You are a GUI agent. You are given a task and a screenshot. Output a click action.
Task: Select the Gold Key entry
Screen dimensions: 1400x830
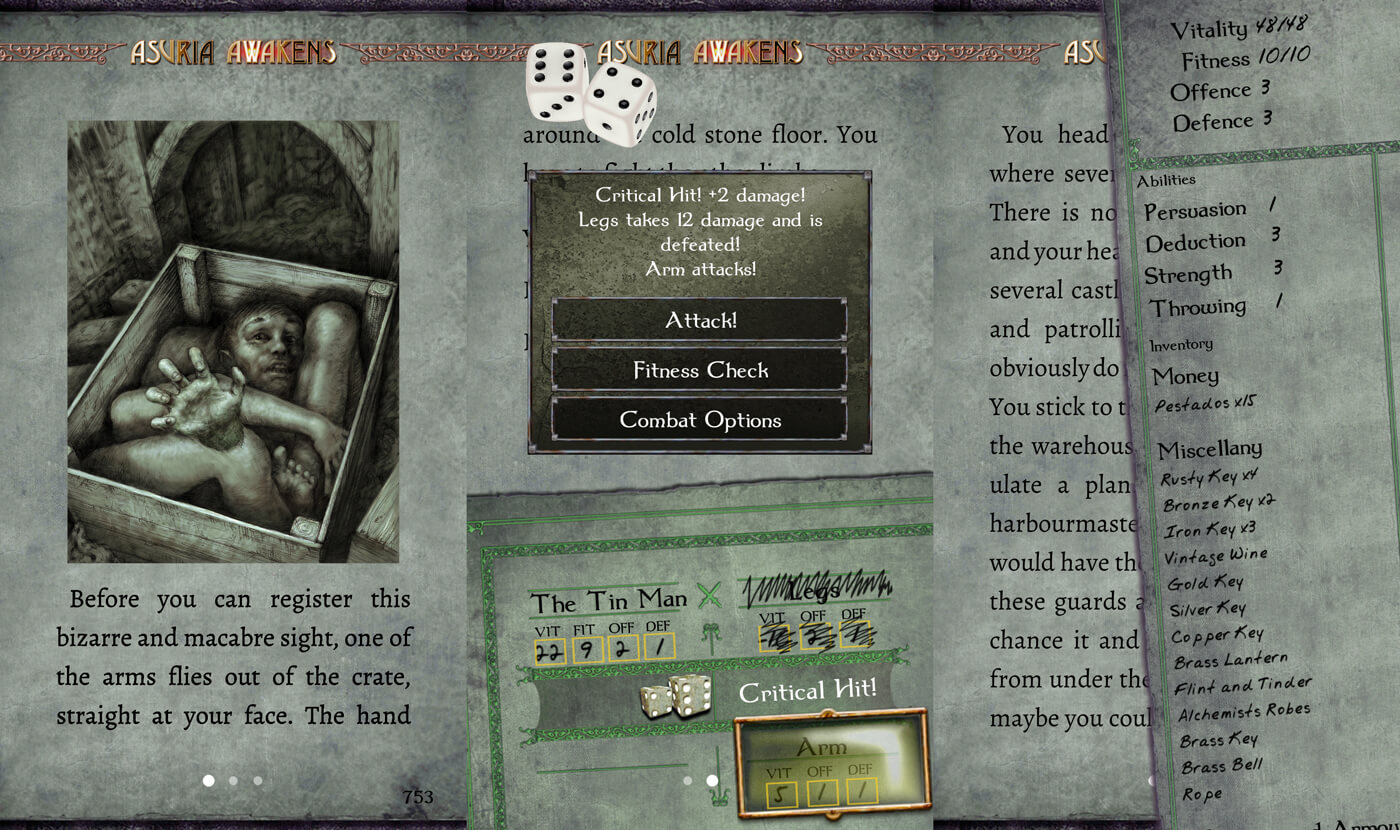[x=1203, y=582]
